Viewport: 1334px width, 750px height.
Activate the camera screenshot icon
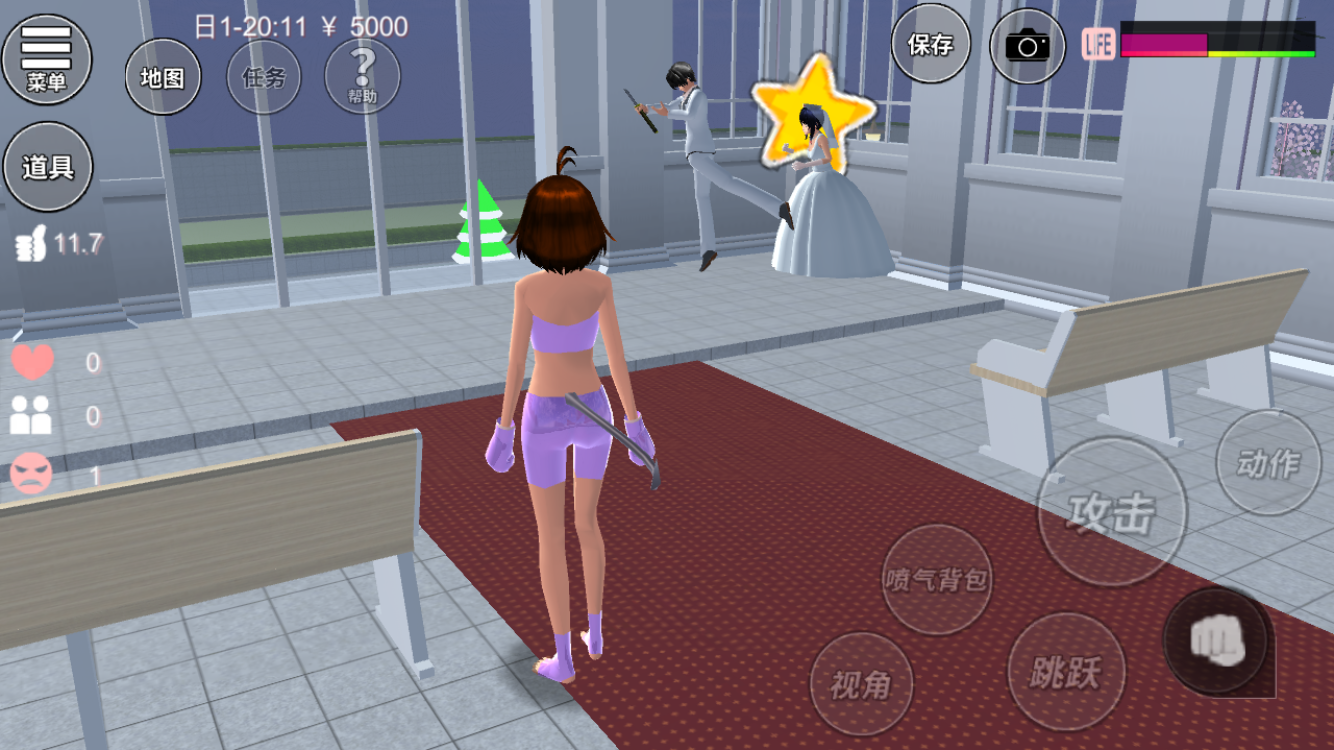[1027, 44]
